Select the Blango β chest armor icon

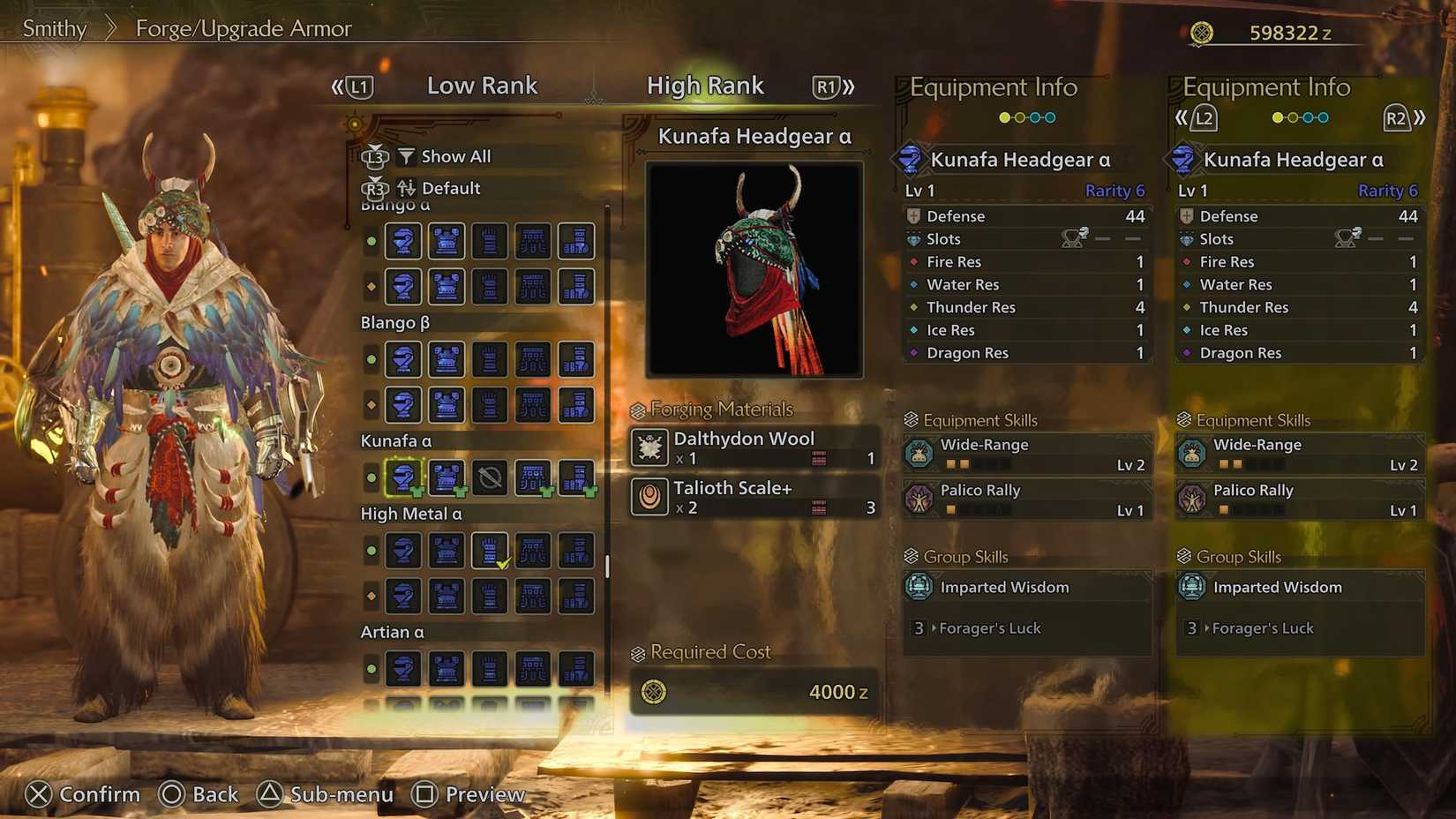point(447,359)
